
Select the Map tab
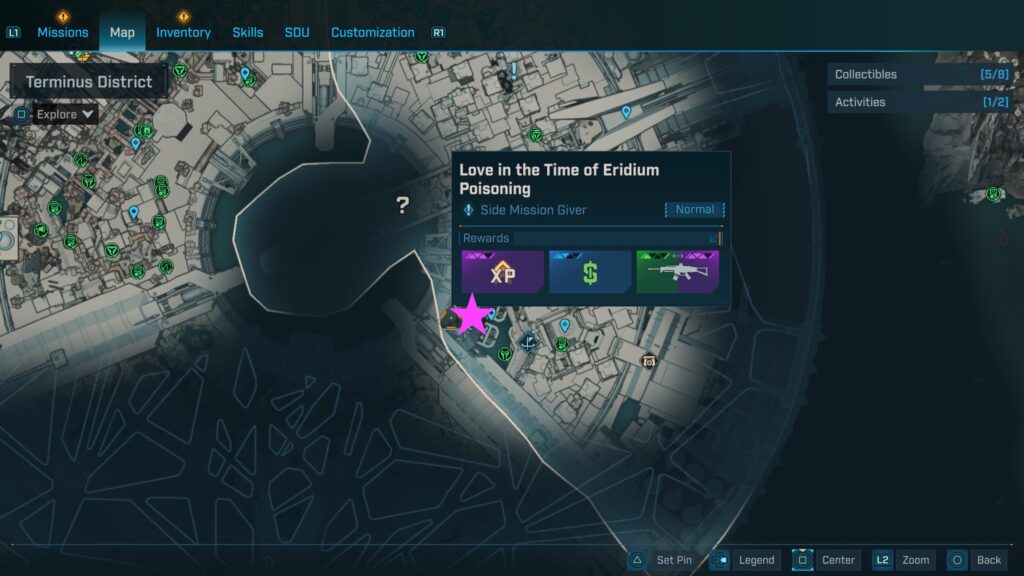tap(122, 32)
